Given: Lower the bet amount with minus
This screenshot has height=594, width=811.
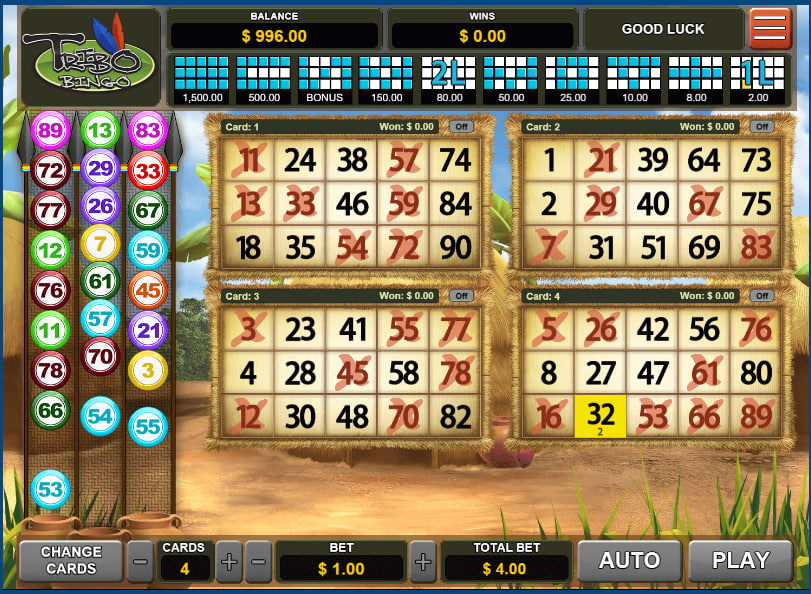Looking at the screenshot, I should click(x=258, y=562).
